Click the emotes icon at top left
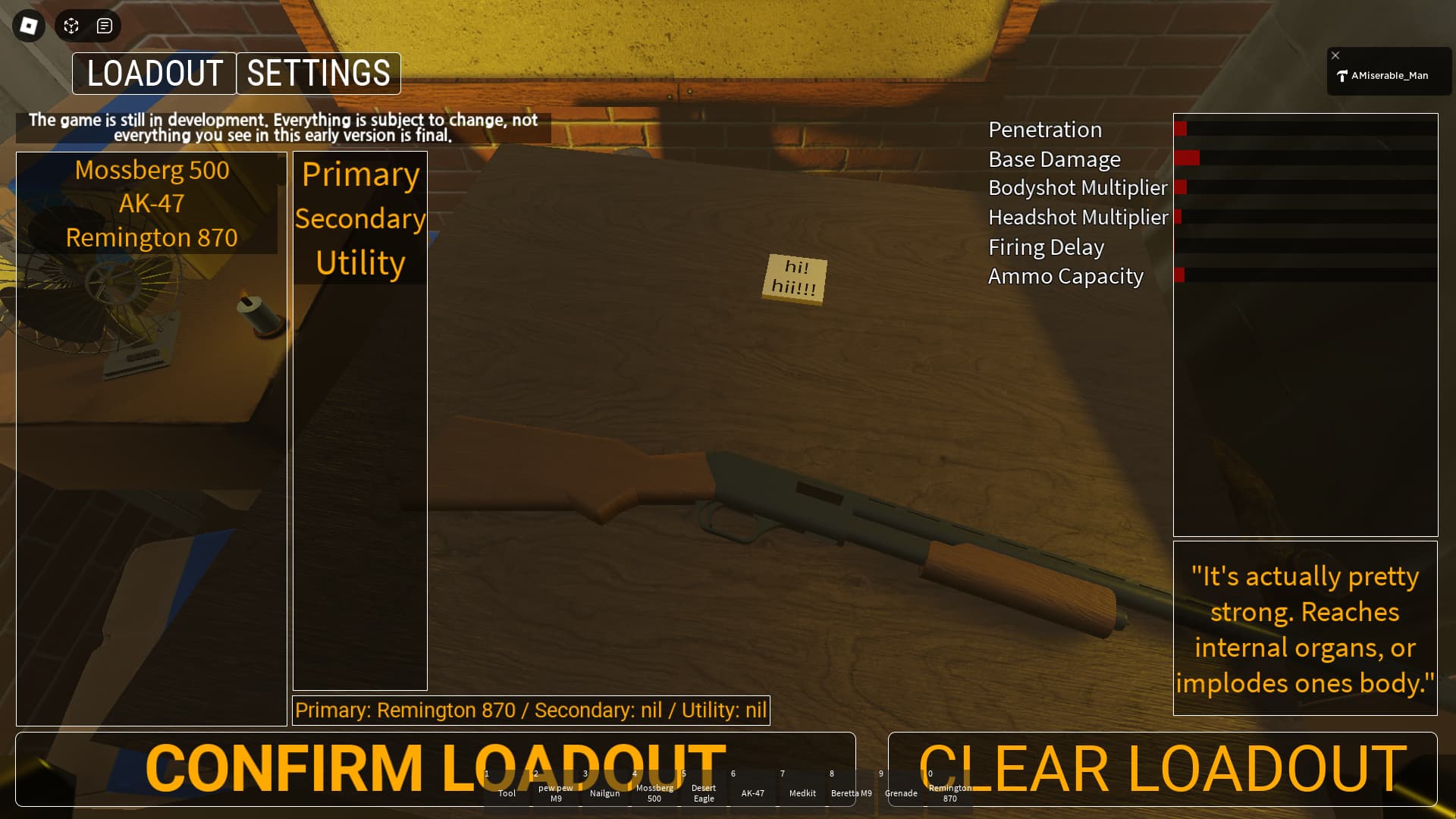Image resolution: width=1456 pixels, height=819 pixels. [x=71, y=25]
